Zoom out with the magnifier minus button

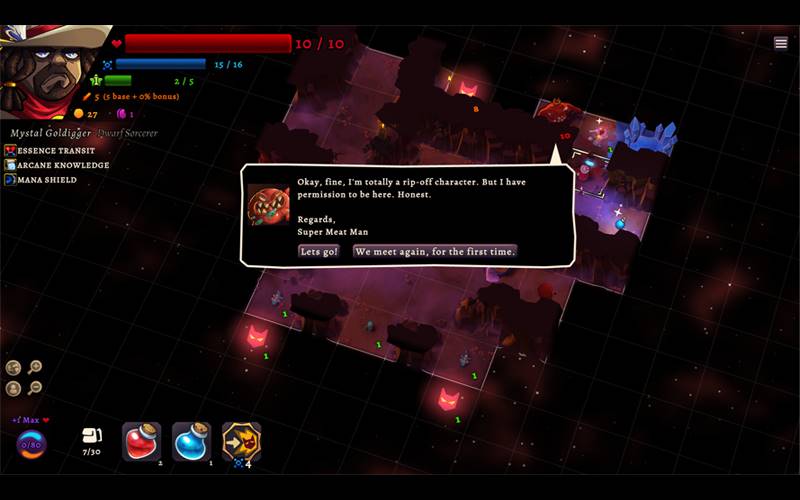[x=35, y=388]
